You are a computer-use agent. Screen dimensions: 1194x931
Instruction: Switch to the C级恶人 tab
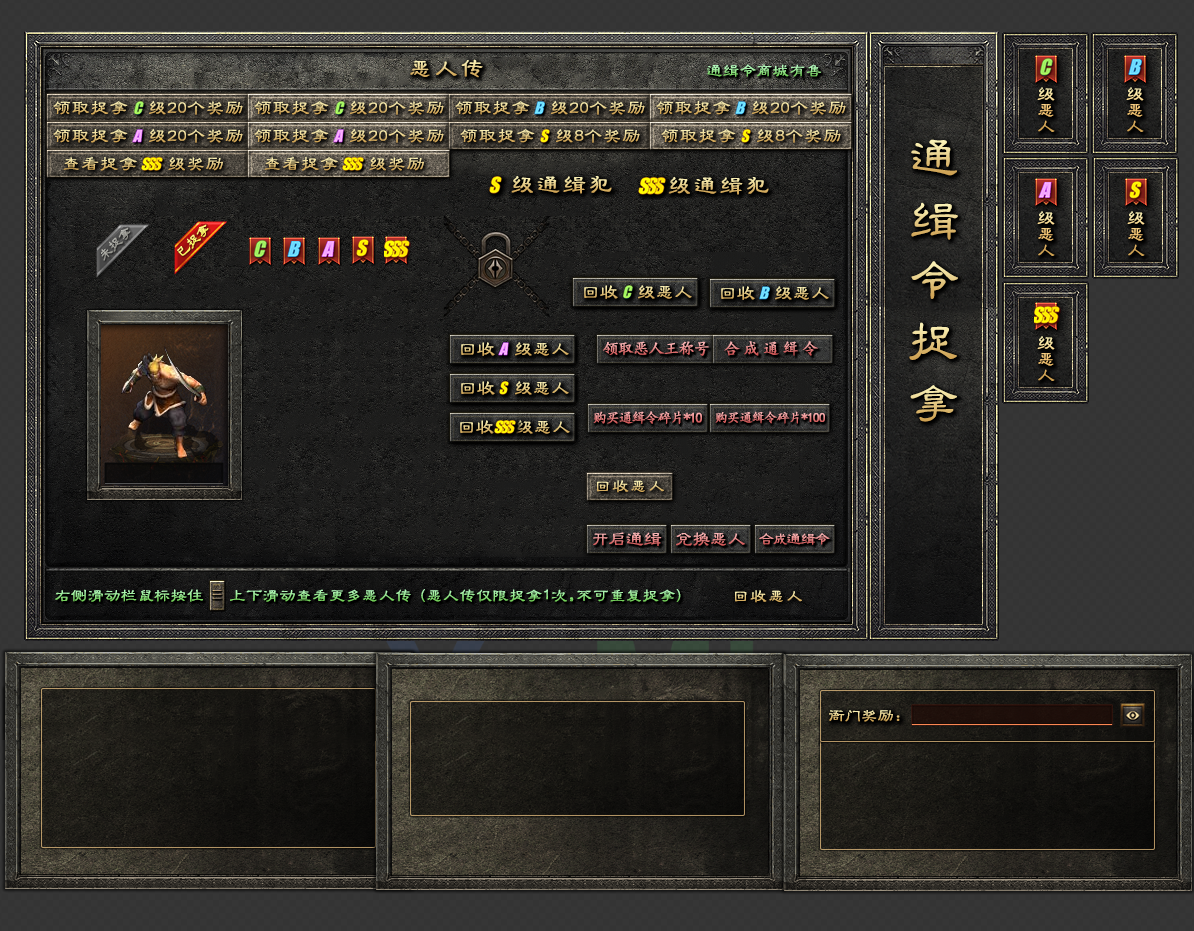coord(1046,94)
